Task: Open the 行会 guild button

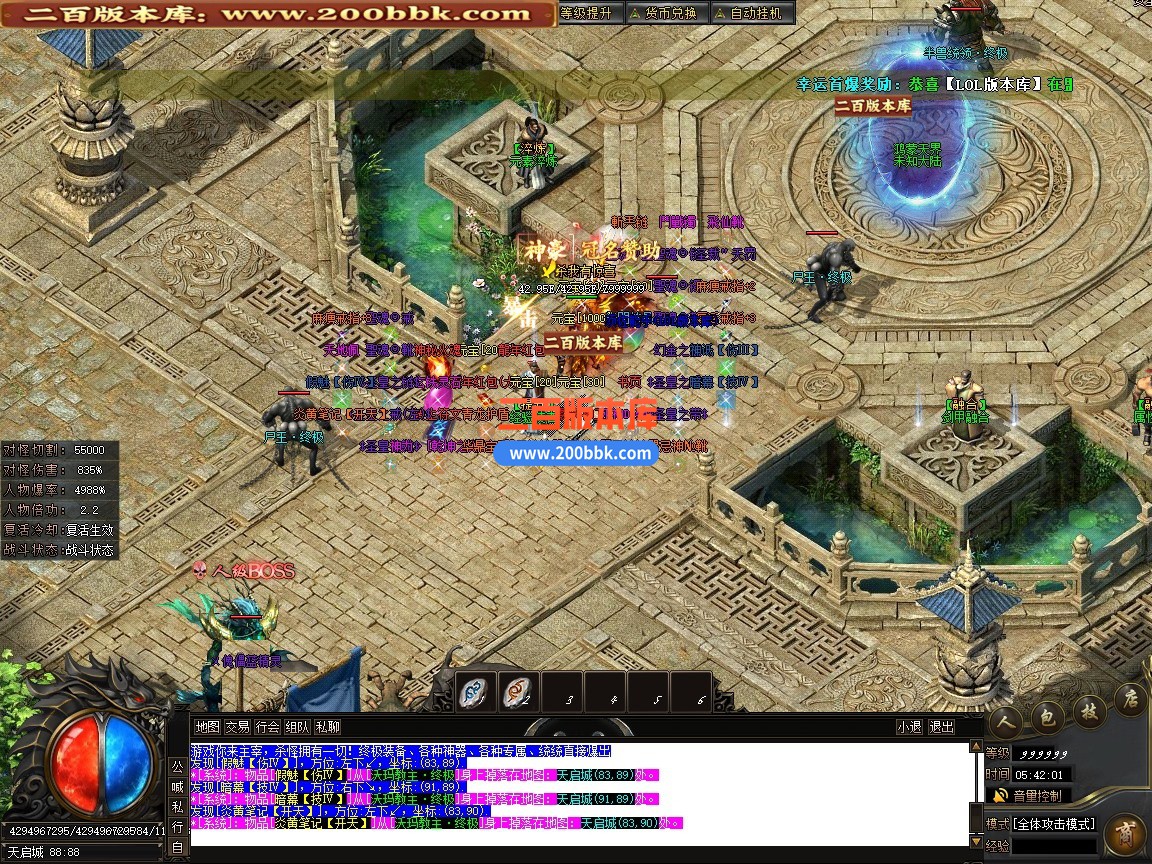Action: pyautogui.click(x=267, y=727)
